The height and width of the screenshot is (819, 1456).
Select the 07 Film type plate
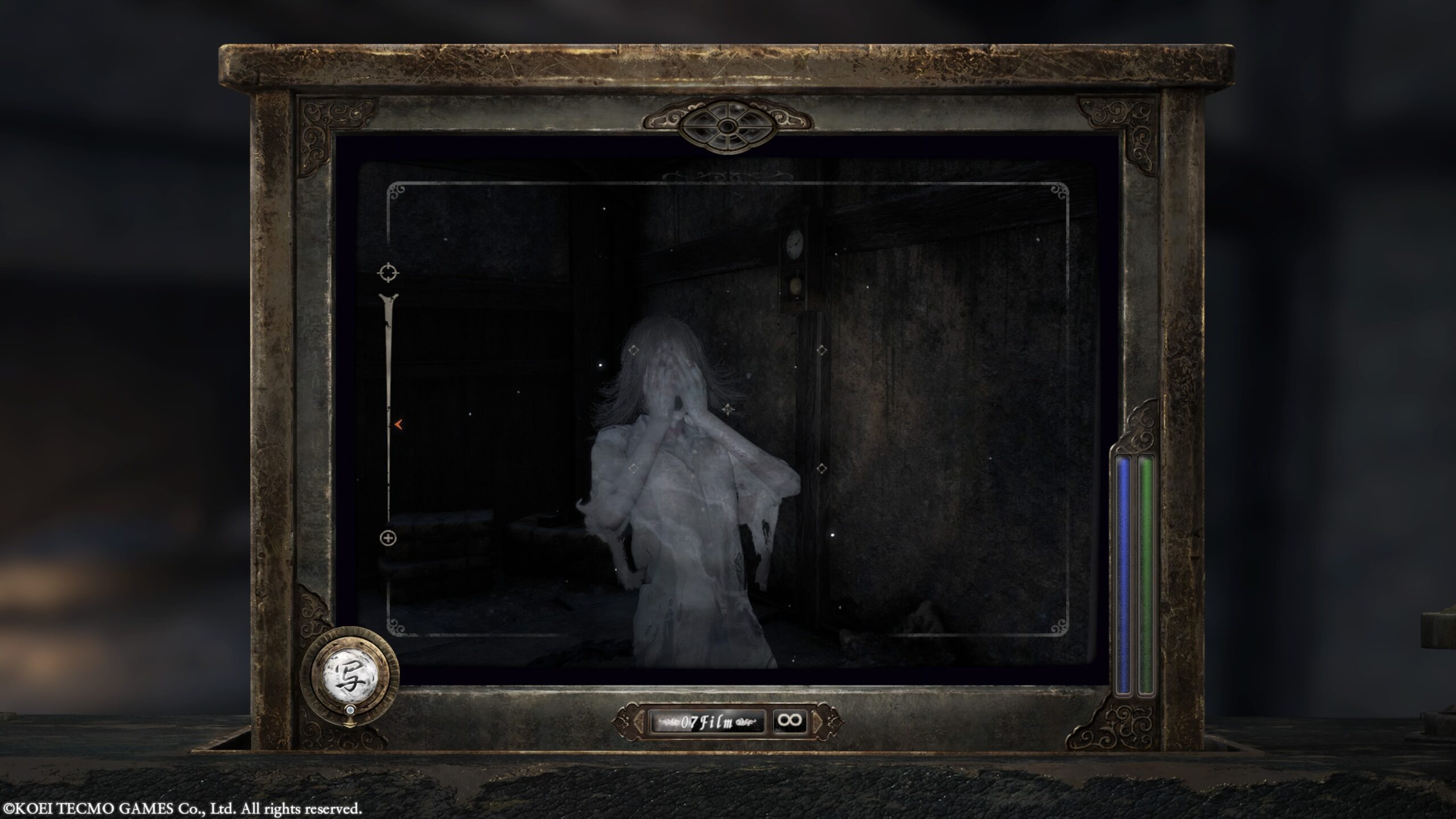[708, 722]
